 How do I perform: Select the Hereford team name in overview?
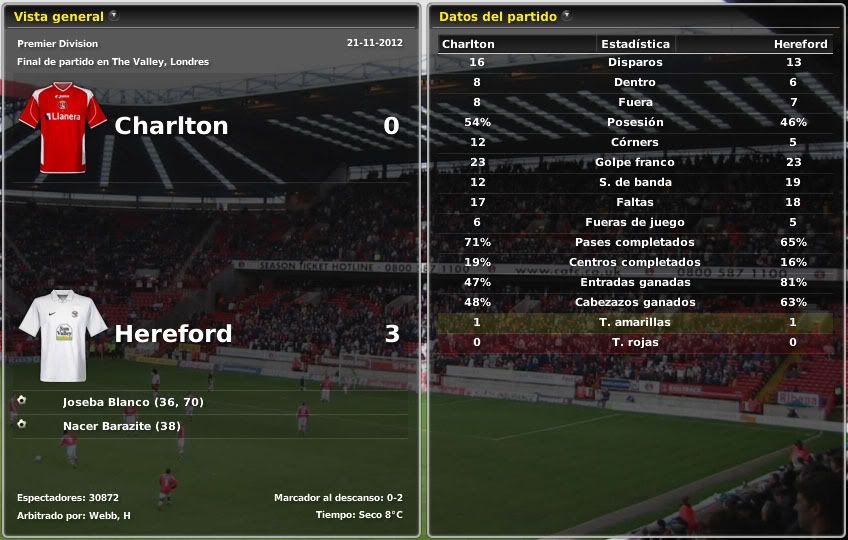coord(173,333)
